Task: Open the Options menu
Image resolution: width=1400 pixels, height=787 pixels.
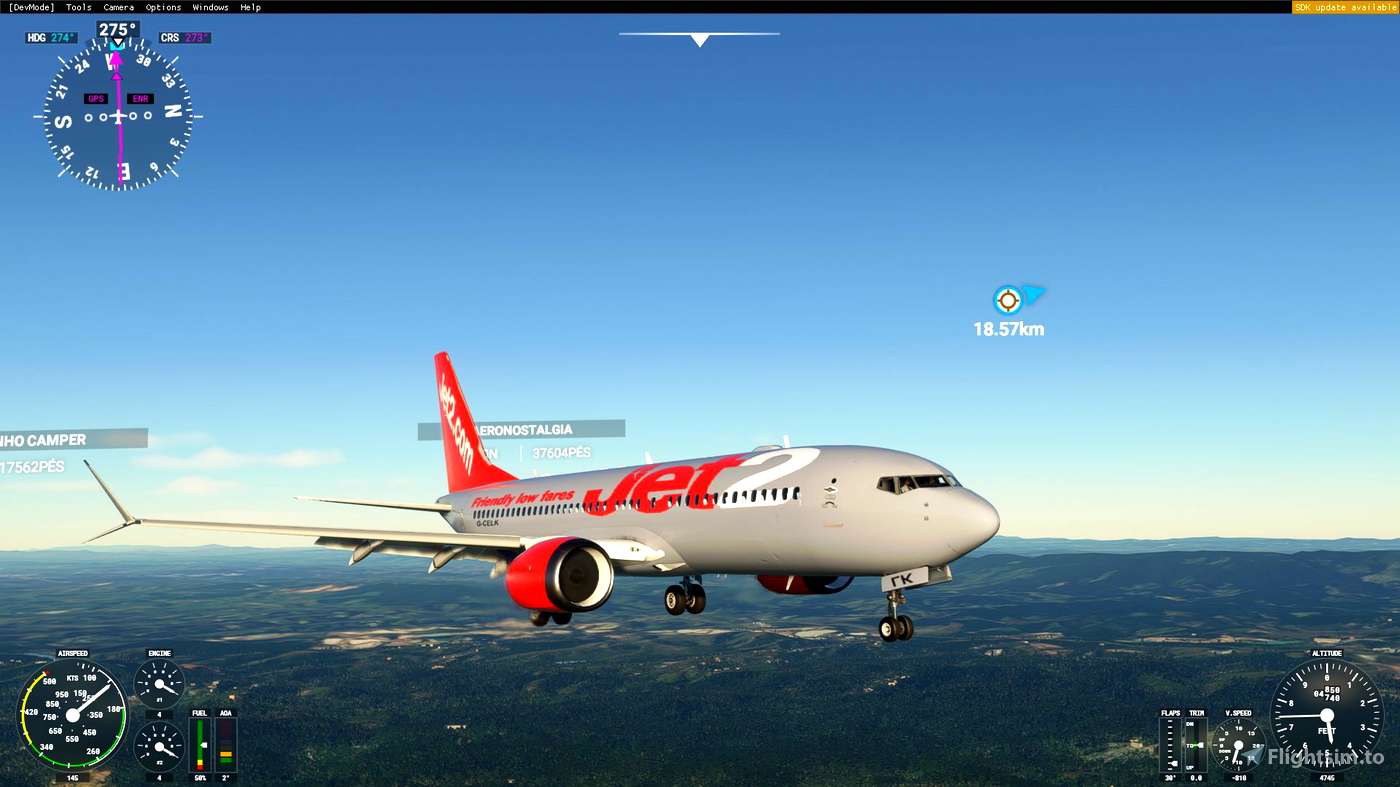Action: click(x=162, y=6)
